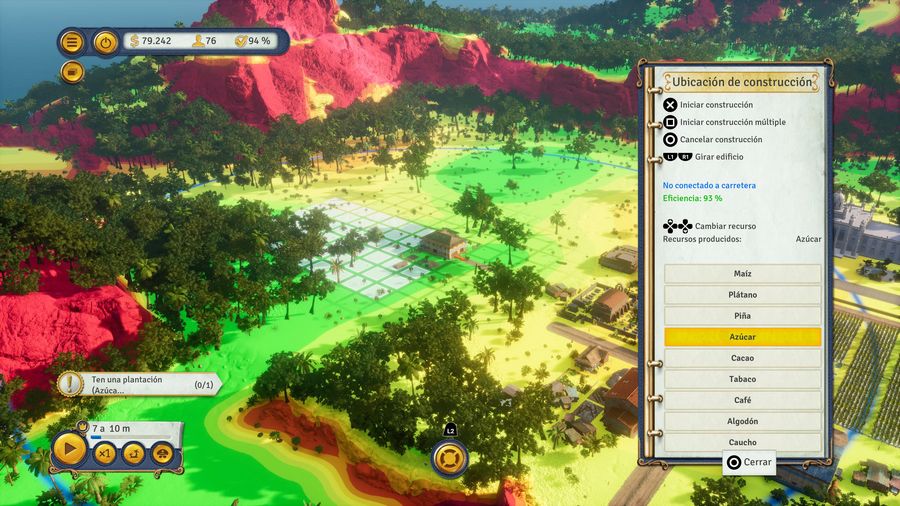
Task: Select Café as the crop
Action: point(742,400)
